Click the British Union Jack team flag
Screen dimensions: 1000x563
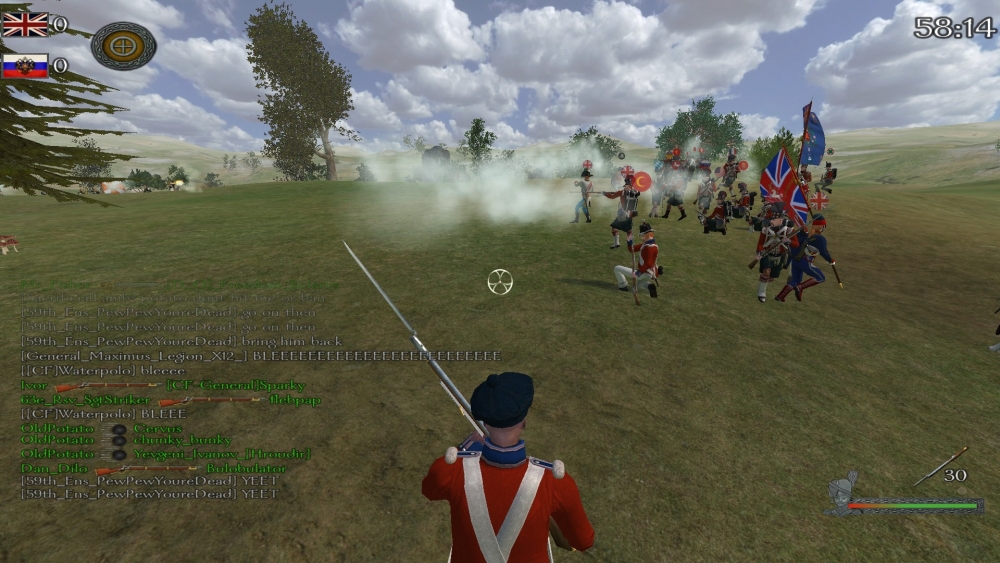pos(25,24)
